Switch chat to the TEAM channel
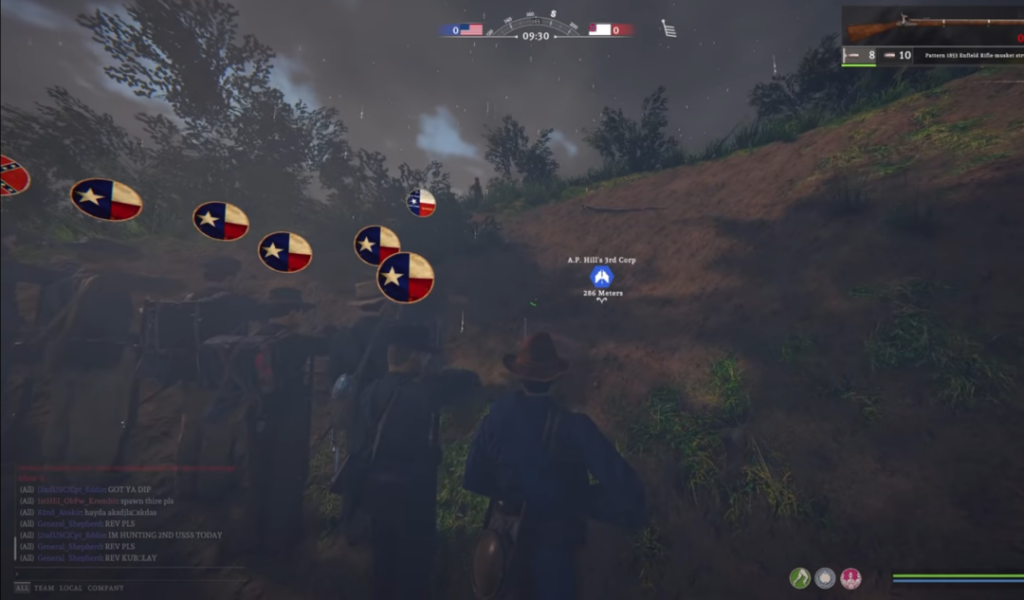 [x=44, y=588]
